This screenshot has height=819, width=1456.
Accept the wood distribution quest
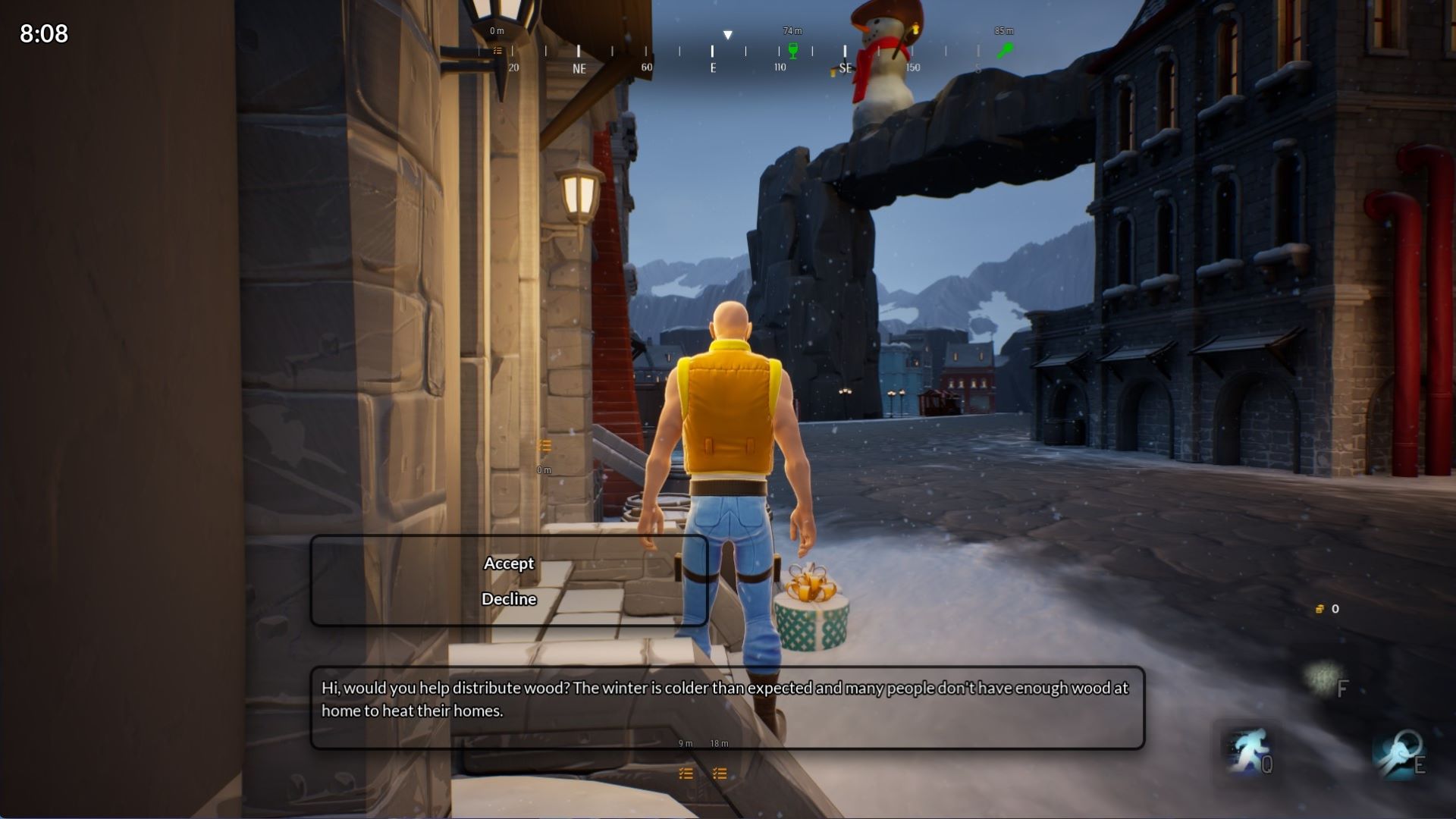point(509,563)
